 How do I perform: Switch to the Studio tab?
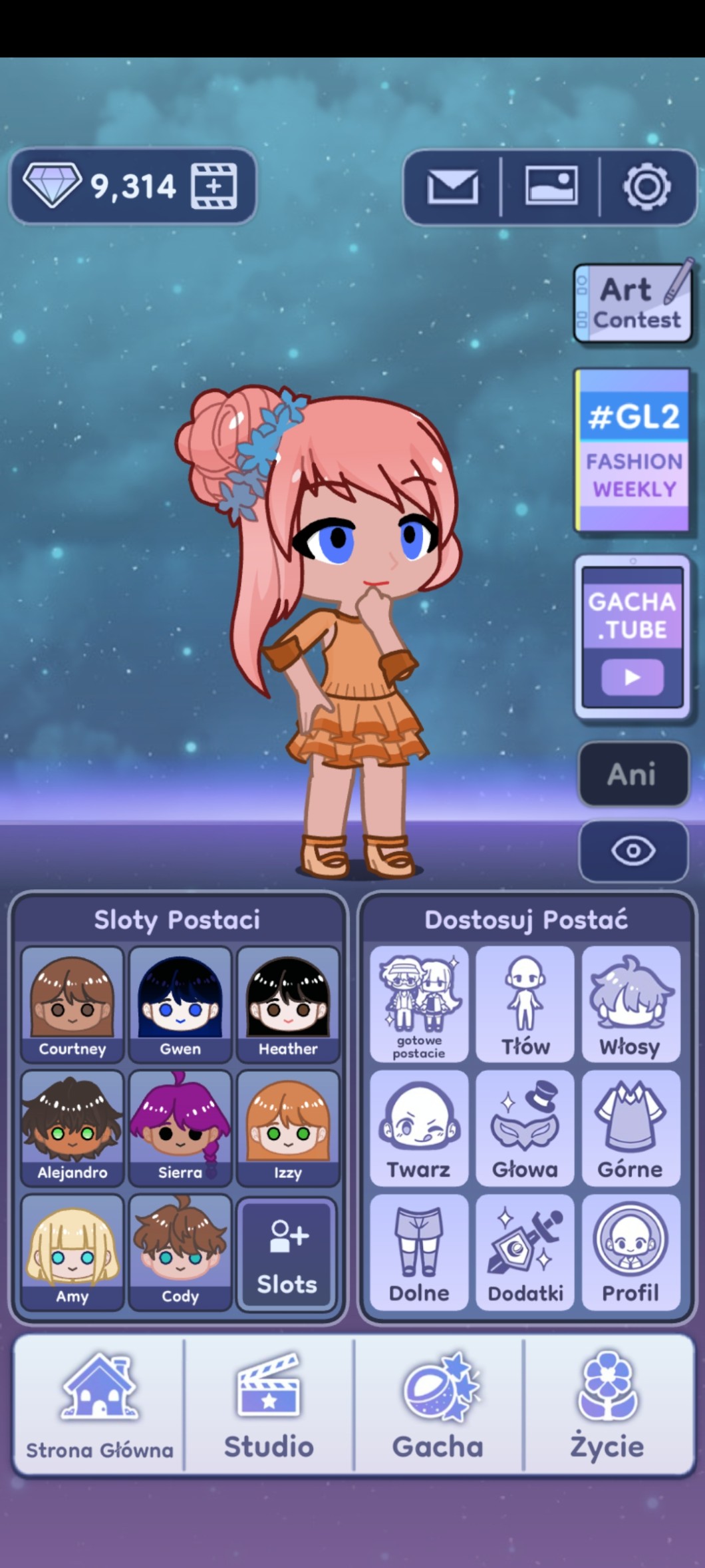tap(269, 1406)
